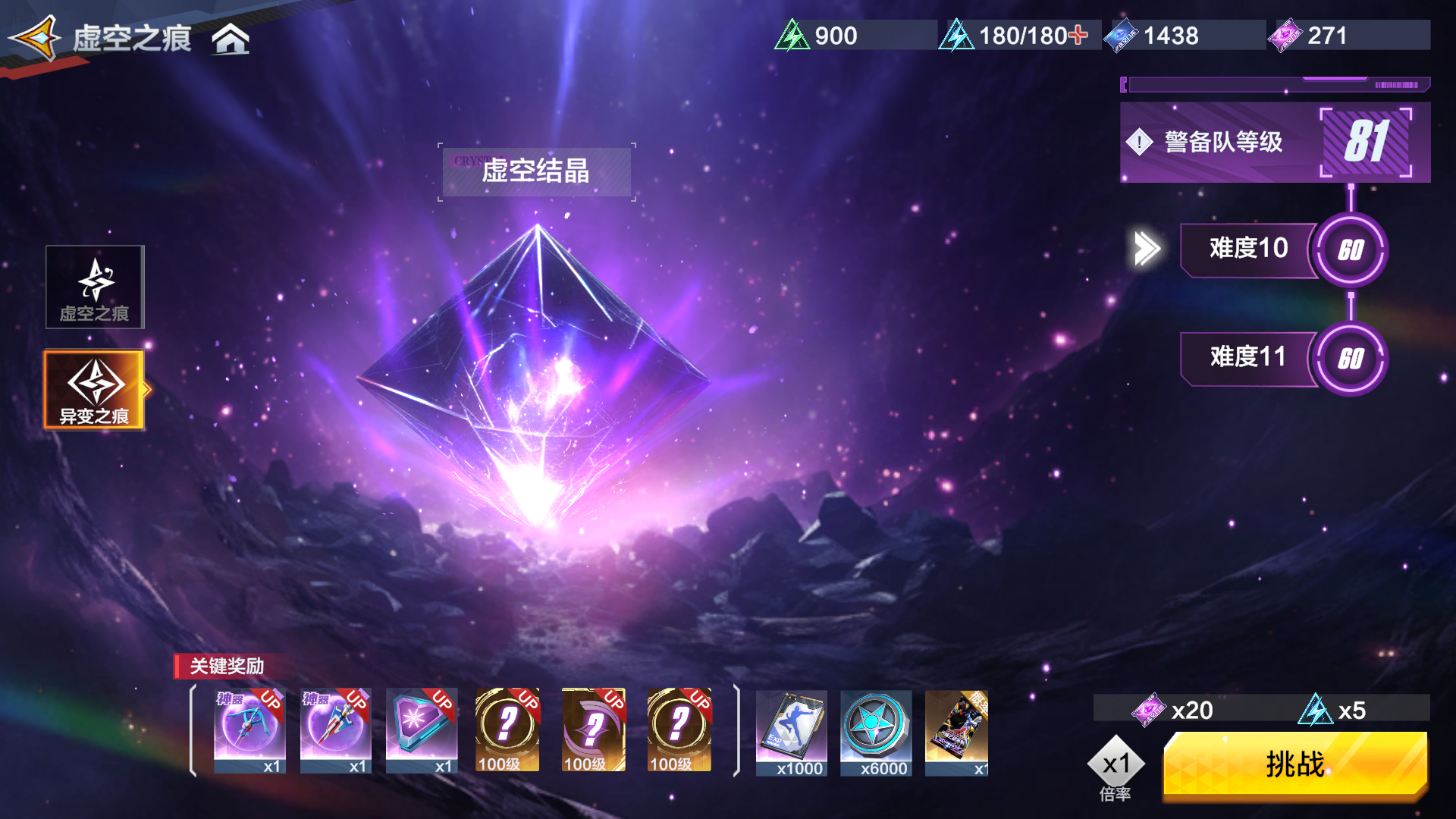
Task: Inspect the x6000 star coin reward
Action: coord(877,733)
